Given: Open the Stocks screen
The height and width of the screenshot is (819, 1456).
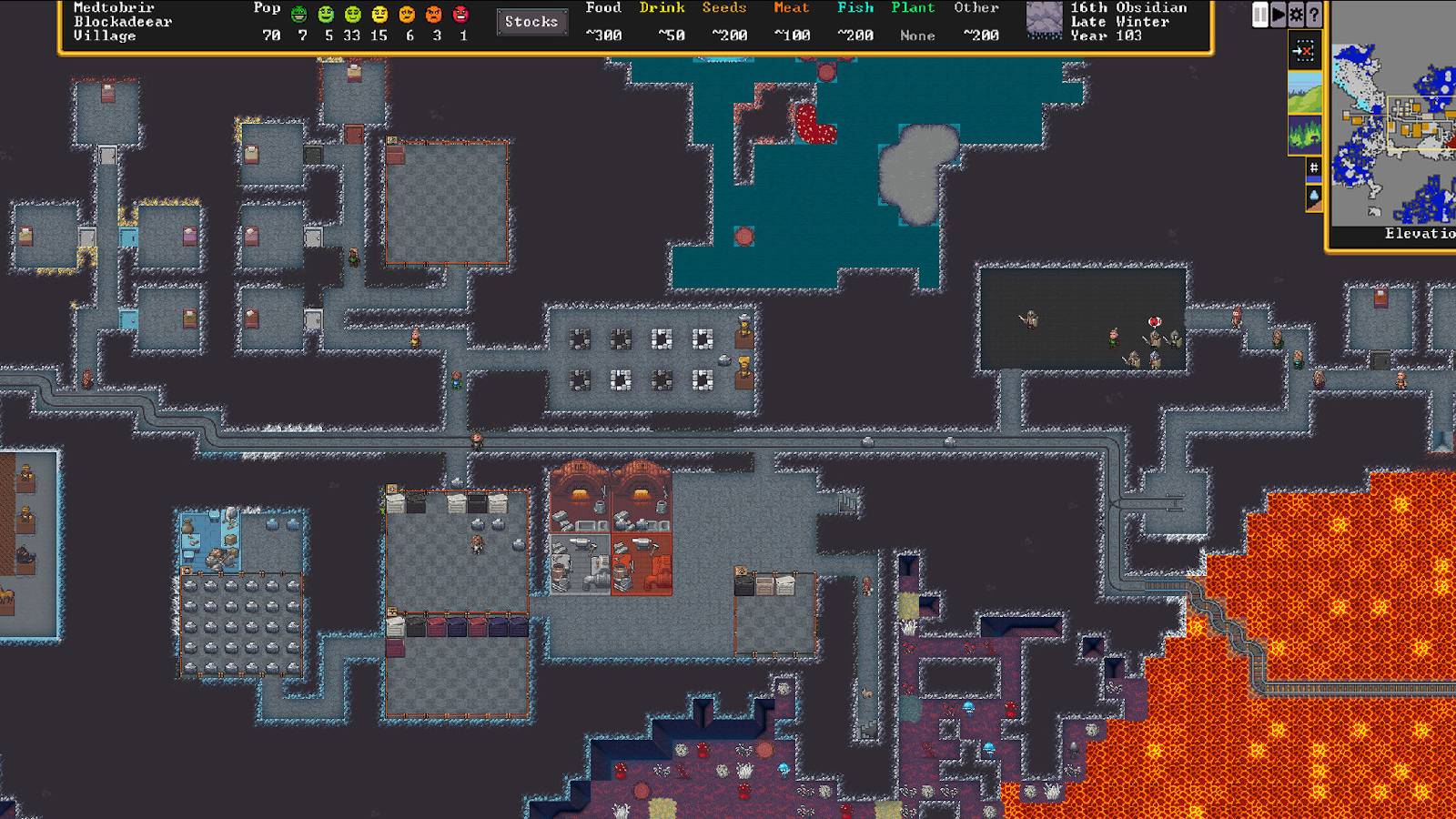Looking at the screenshot, I should 531,22.
